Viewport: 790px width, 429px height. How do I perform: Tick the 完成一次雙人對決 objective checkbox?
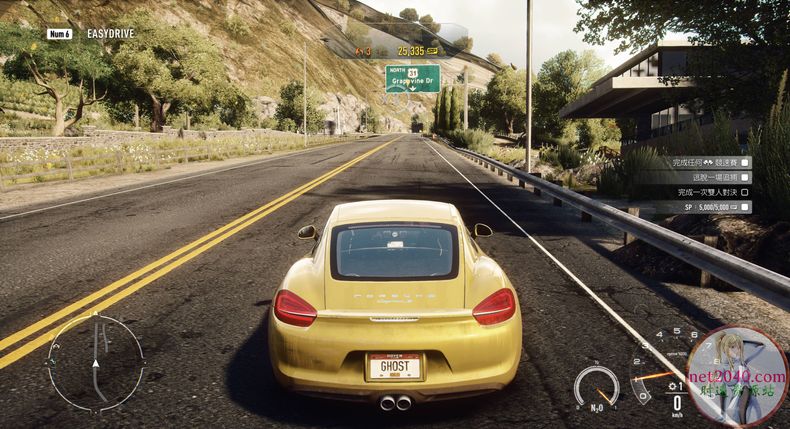[x=744, y=191]
